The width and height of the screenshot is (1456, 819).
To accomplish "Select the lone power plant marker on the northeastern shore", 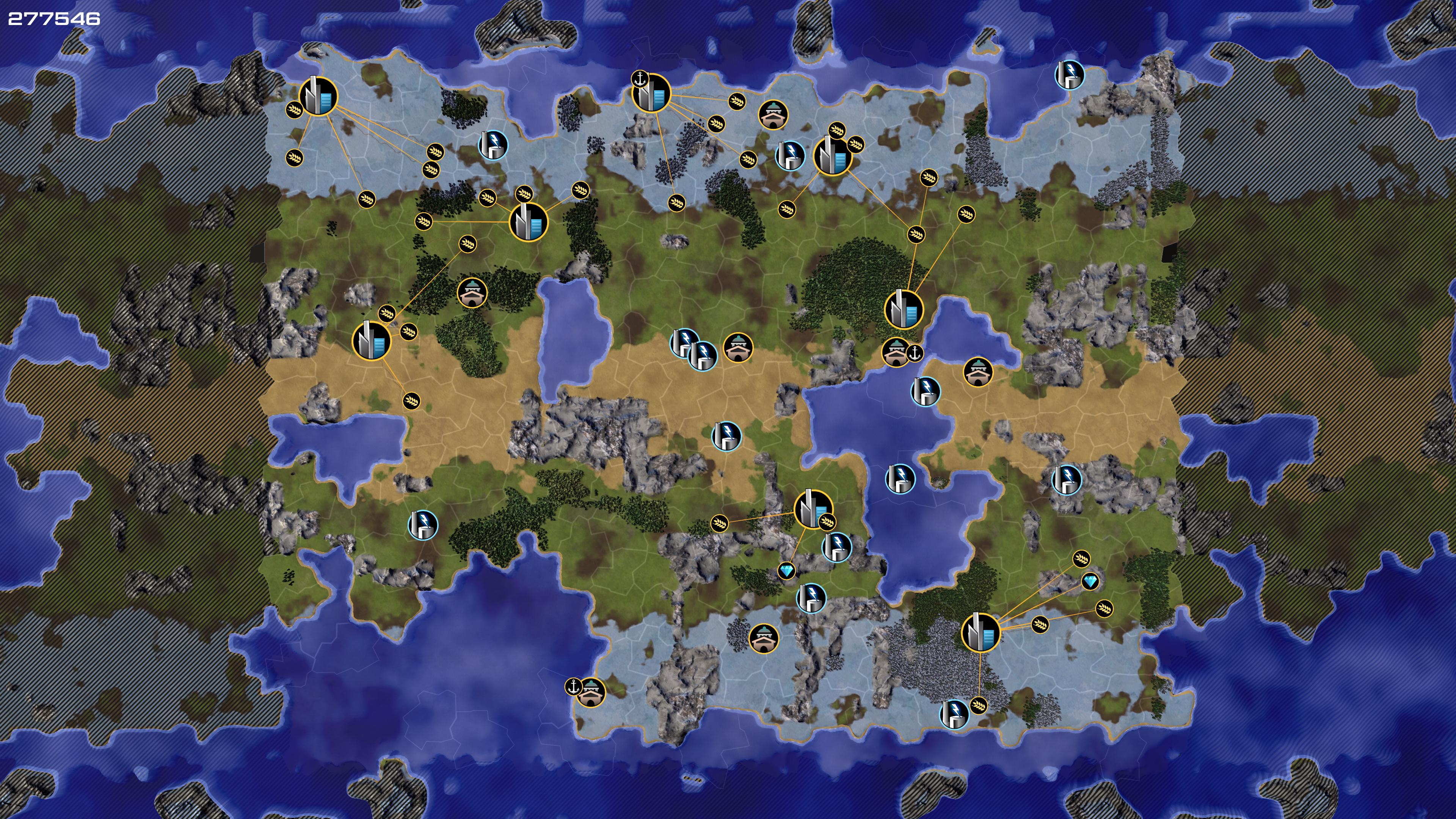I will pos(1069,75).
